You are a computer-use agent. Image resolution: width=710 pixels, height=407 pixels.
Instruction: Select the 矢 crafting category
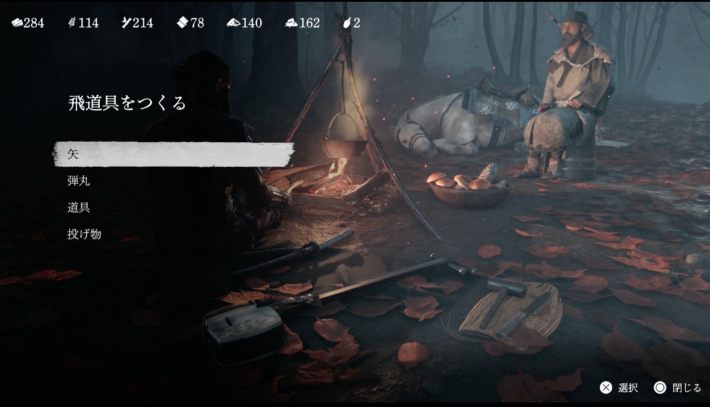click(73, 154)
